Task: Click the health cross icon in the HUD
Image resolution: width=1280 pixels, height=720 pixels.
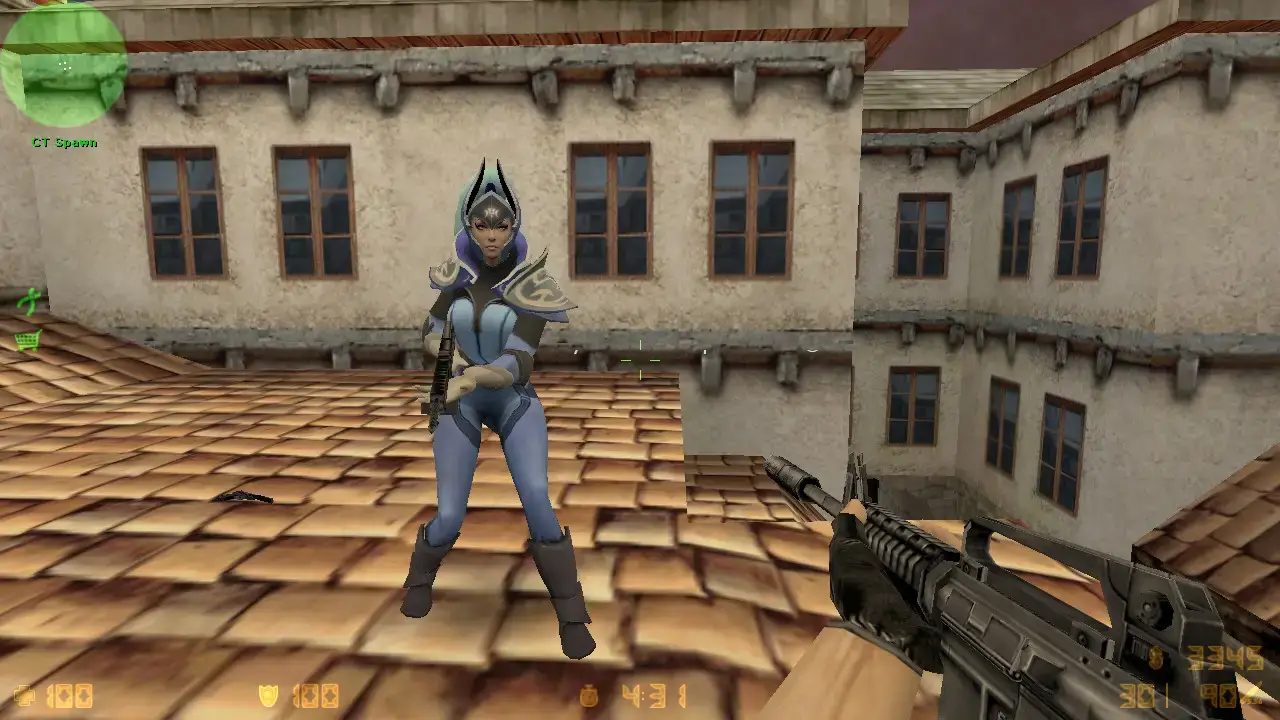Action: tap(25, 694)
